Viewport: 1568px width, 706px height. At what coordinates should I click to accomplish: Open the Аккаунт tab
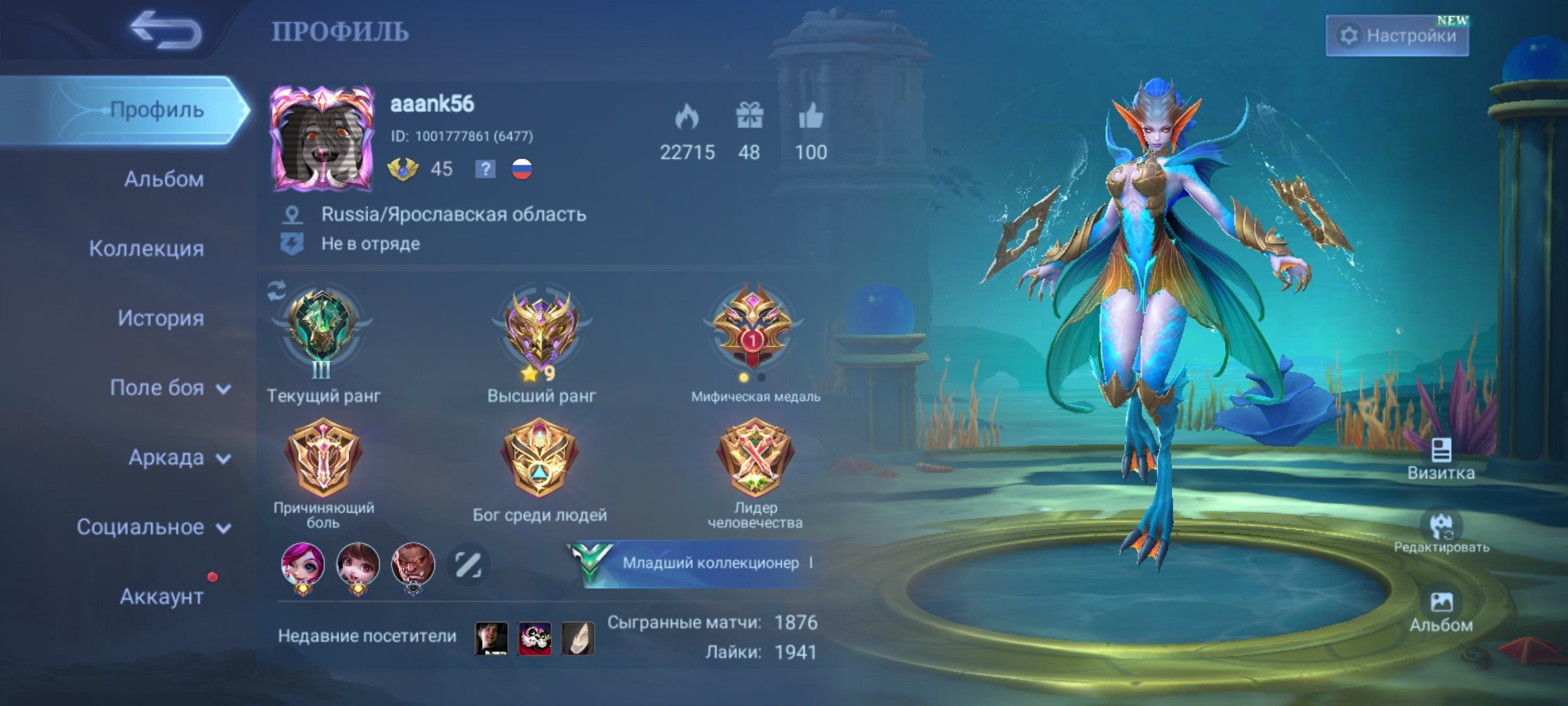[161, 596]
